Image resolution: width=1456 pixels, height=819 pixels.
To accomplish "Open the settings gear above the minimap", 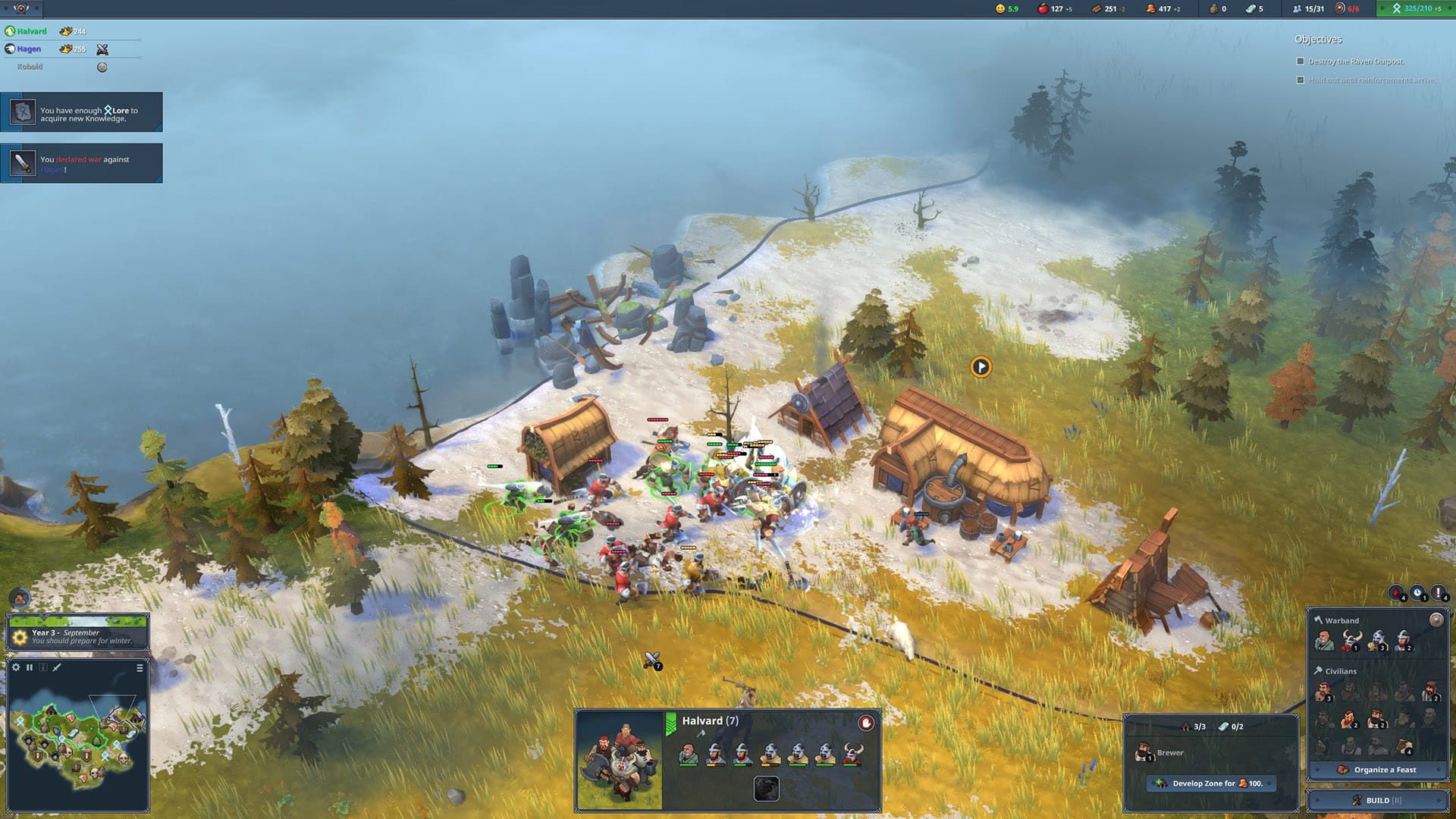I will (16, 667).
